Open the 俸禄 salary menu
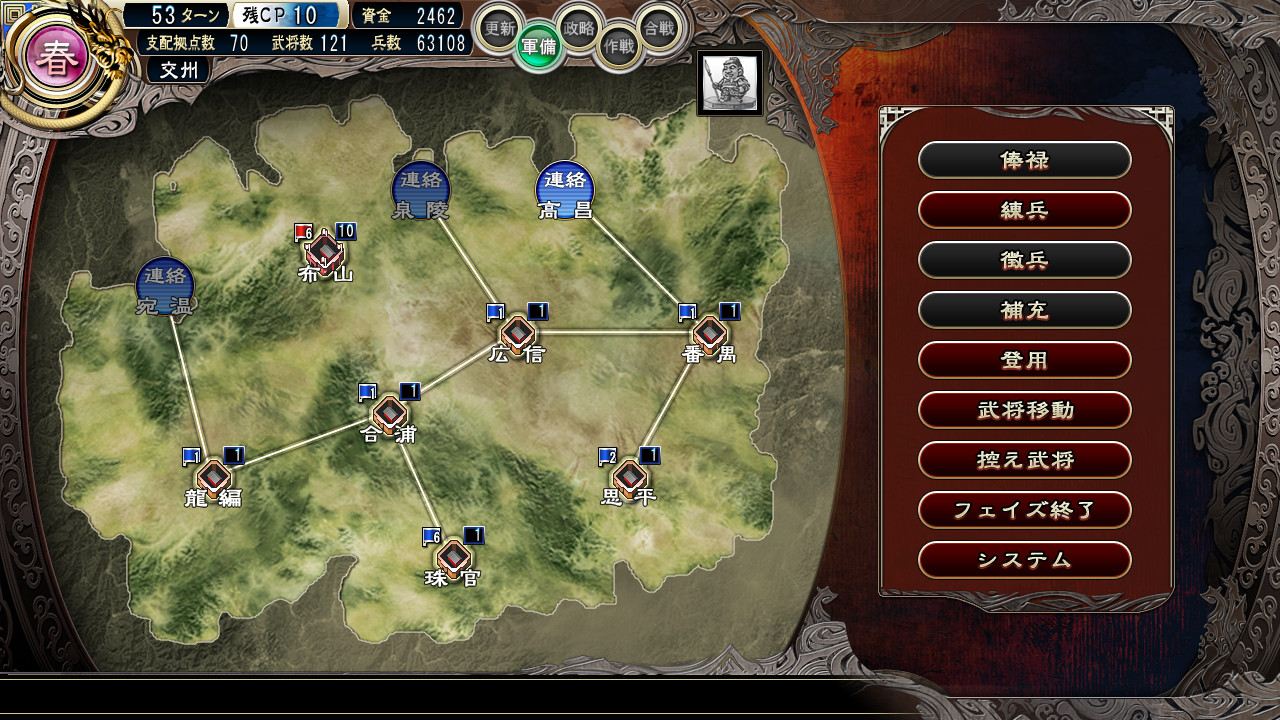The image size is (1280, 720). (1024, 160)
